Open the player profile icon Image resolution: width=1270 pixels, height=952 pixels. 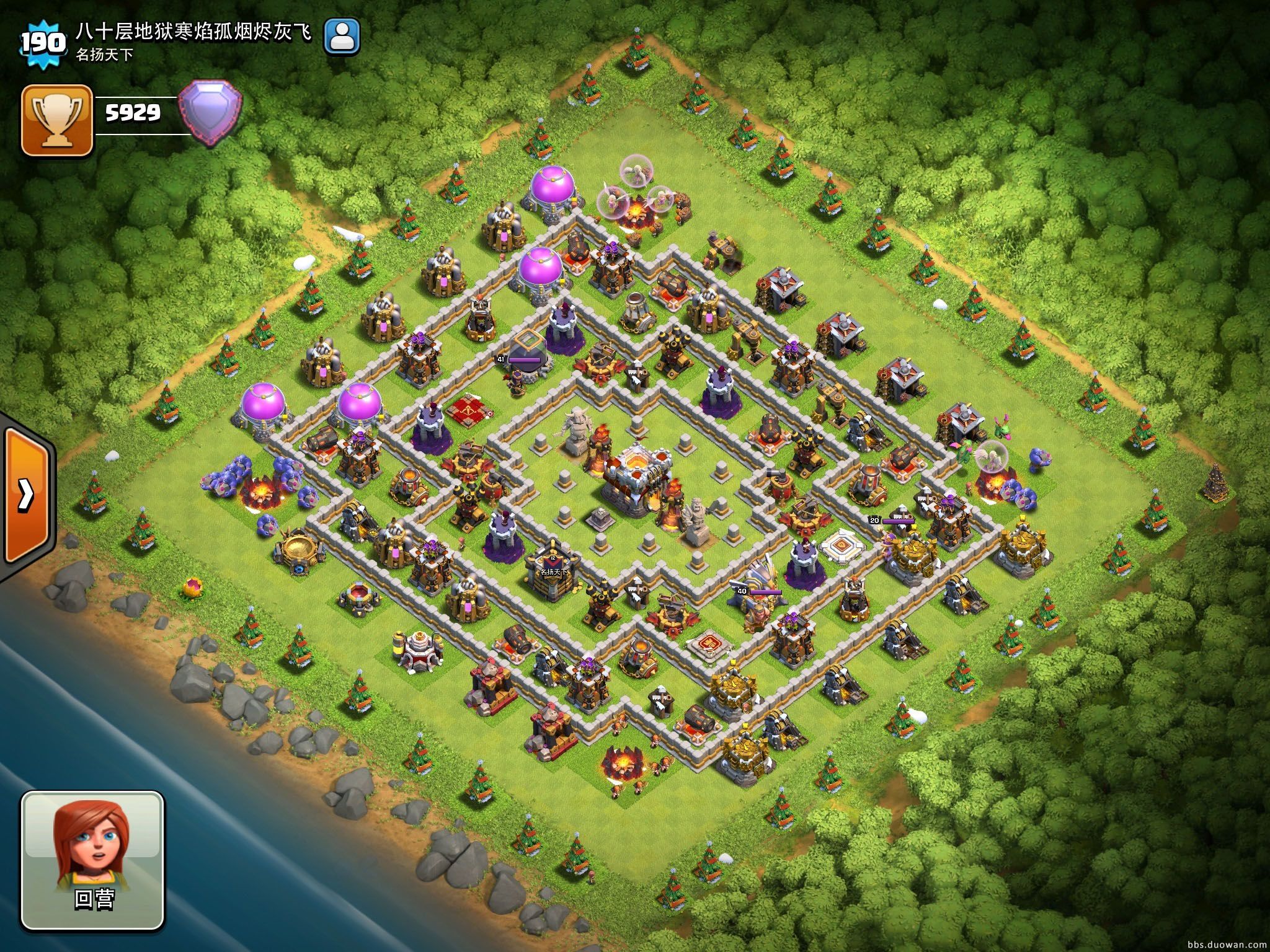pyautogui.click(x=342, y=36)
